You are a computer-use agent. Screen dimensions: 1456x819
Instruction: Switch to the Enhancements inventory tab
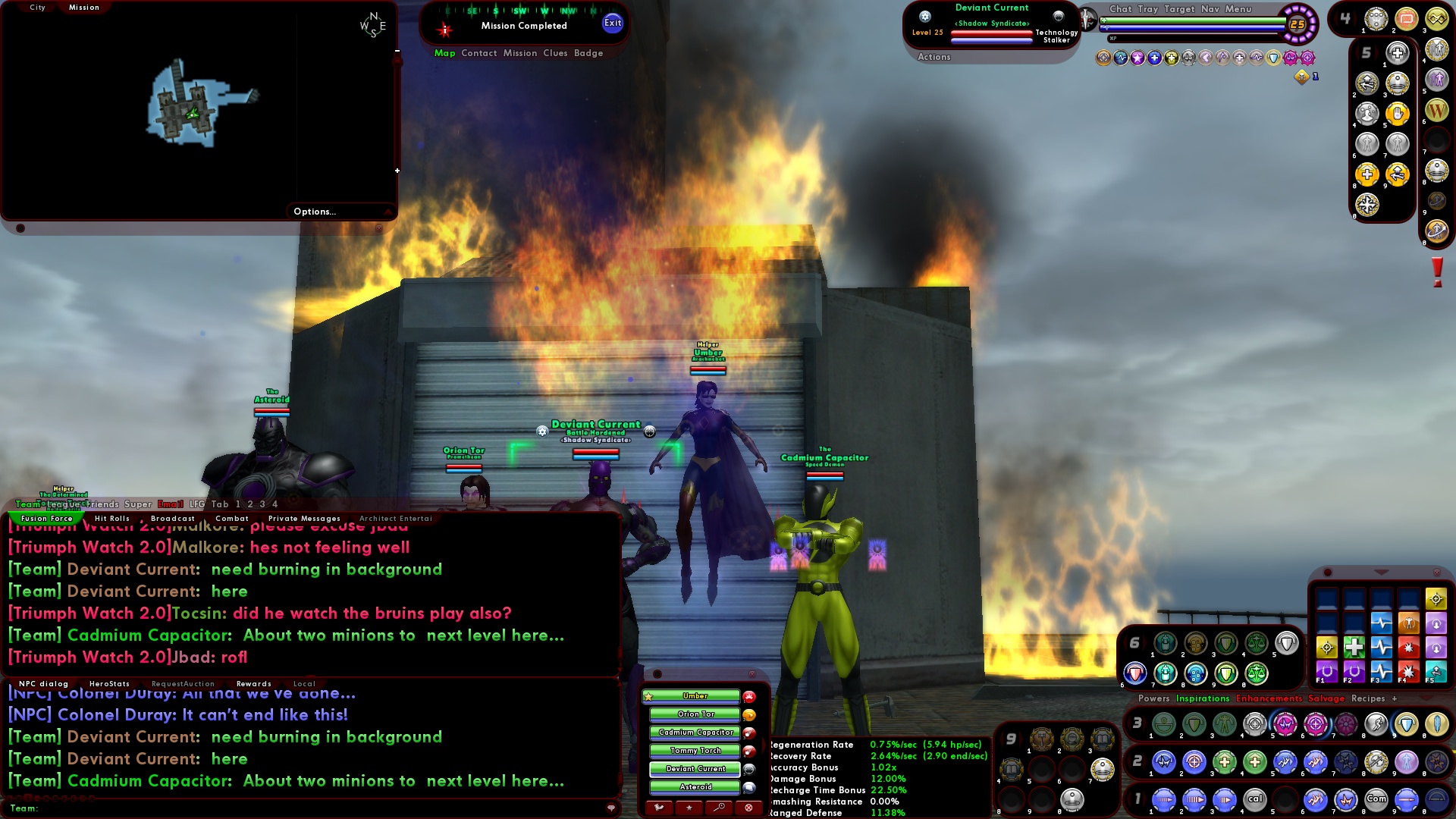(1269, 698)
